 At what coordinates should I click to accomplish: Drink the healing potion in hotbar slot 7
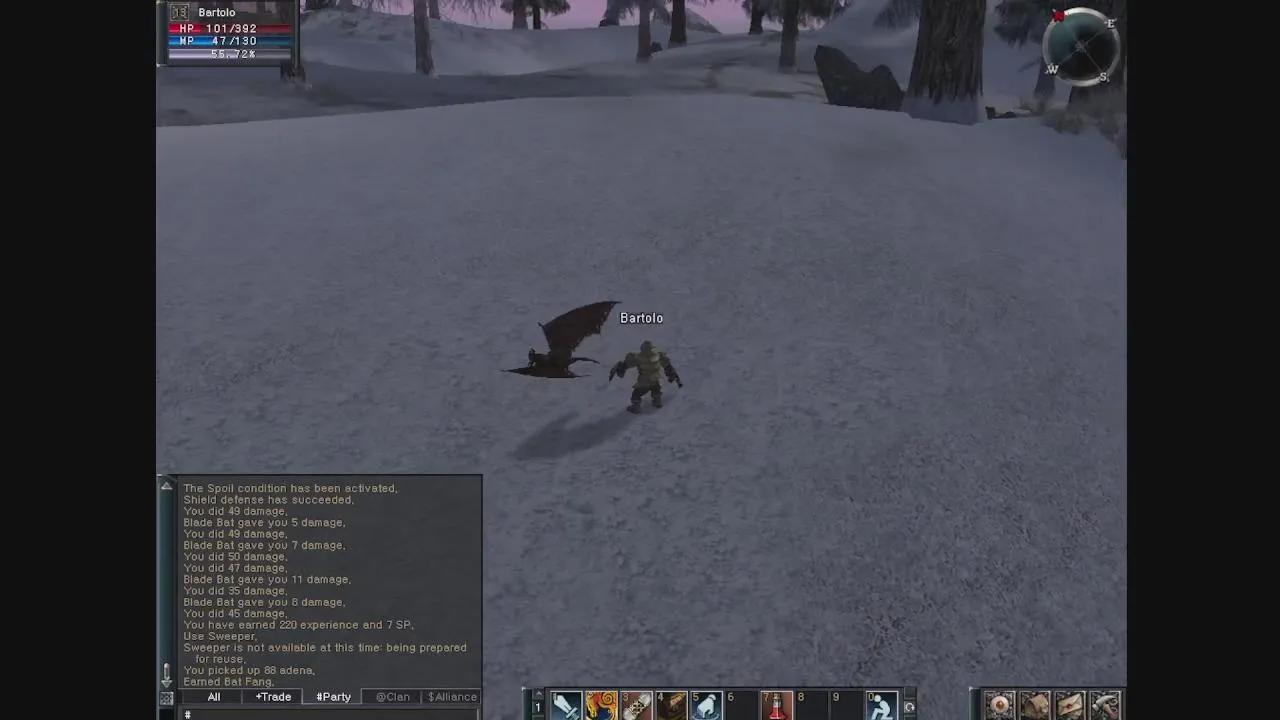(x=778, y=705)
